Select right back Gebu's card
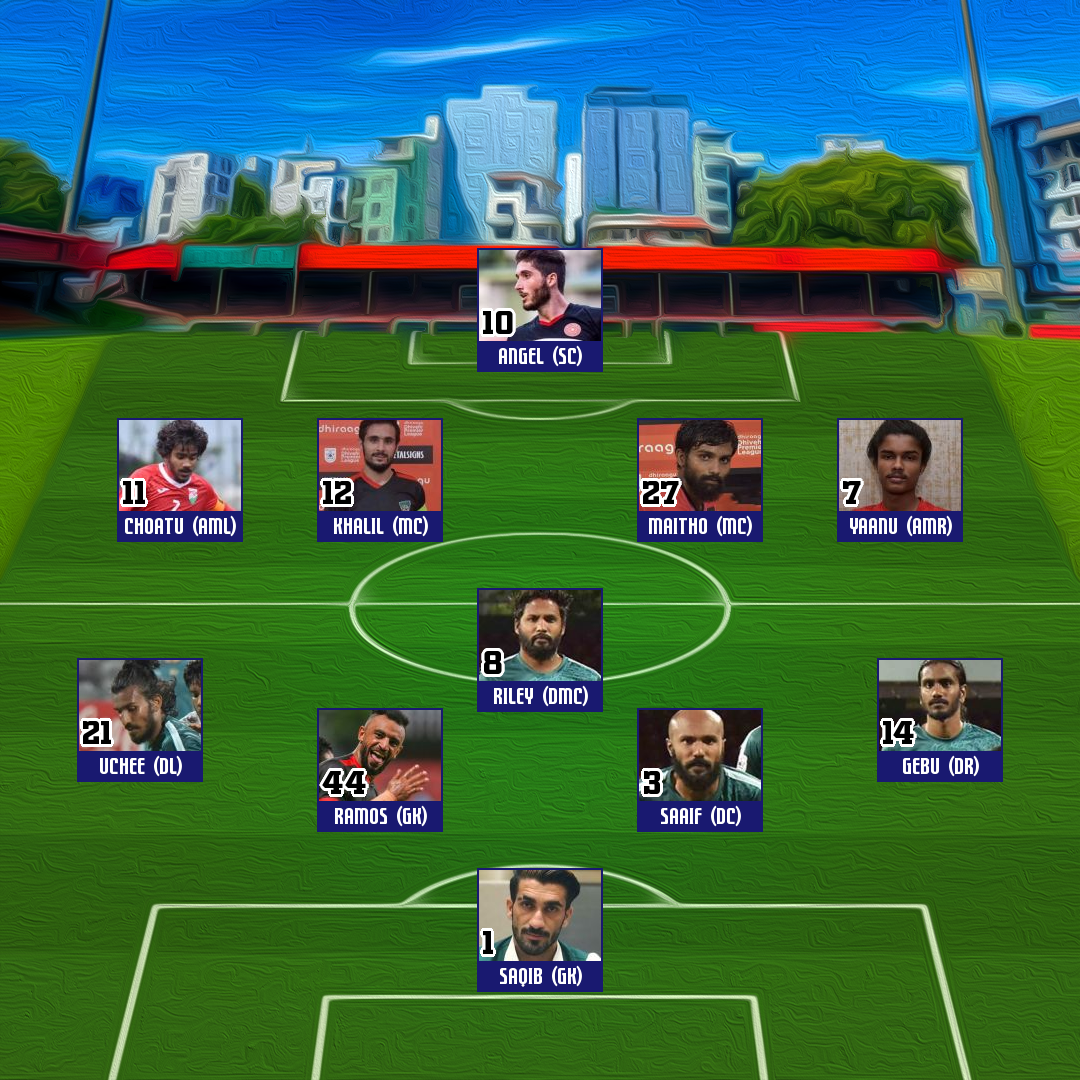This screenshot has height=1080, width=1080. pyautogui.click(x=940, y=720)
